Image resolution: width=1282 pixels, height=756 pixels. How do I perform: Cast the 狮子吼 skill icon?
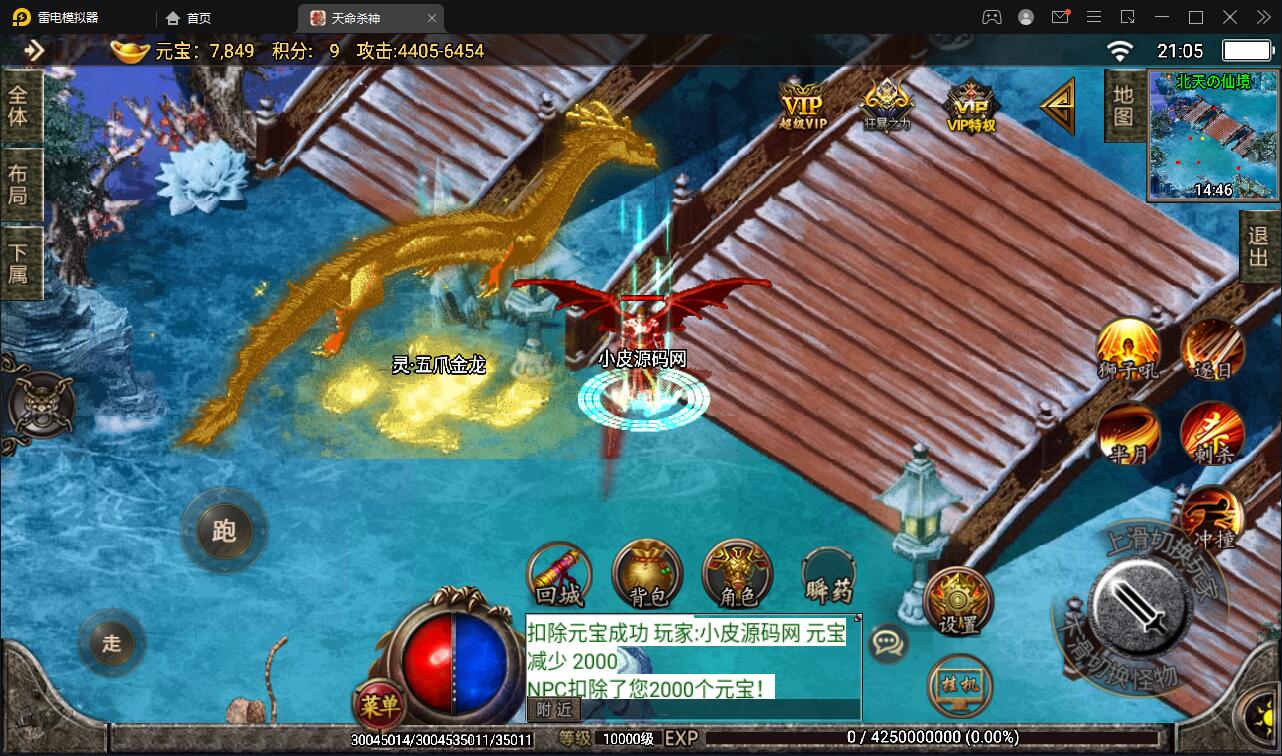[x=1128, y=352]
